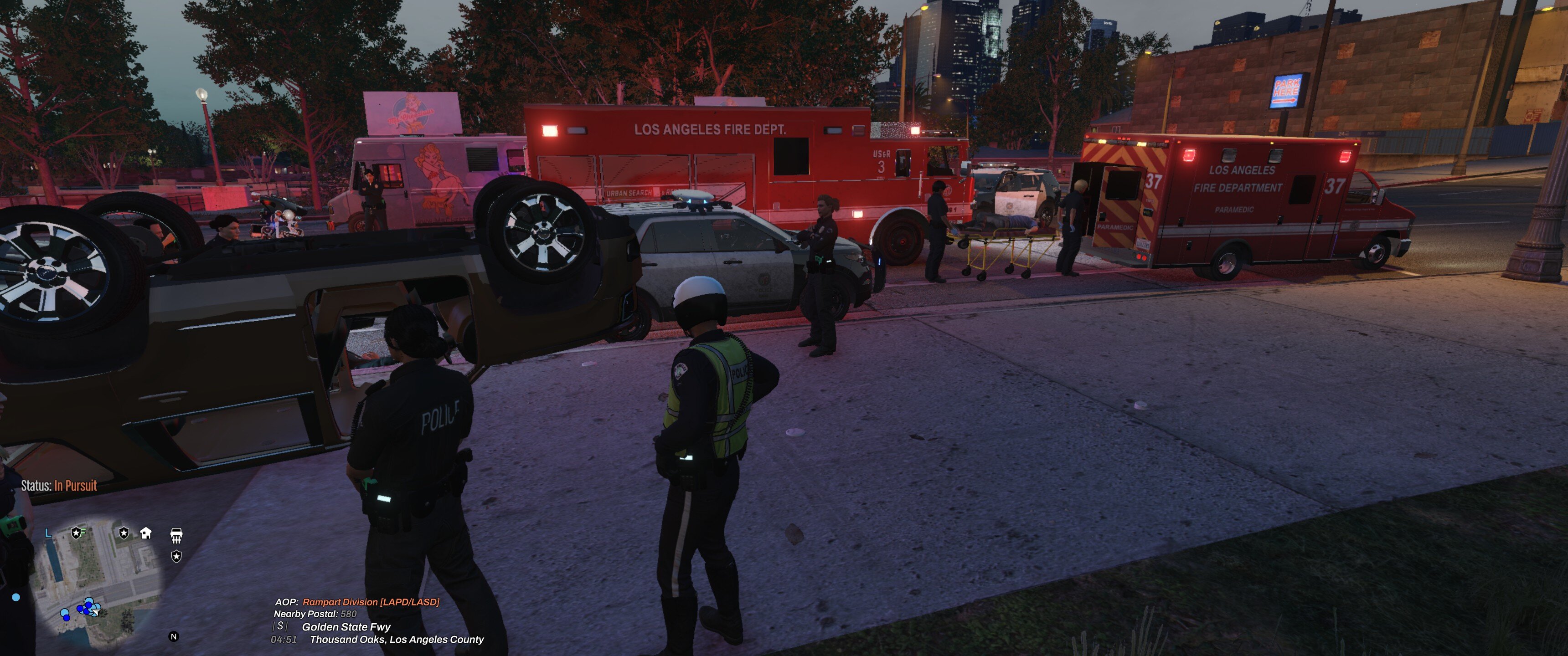Viewport: 1568px width, 656px height.
Task: Click the car wash blip on minimap
Action: 176,536
